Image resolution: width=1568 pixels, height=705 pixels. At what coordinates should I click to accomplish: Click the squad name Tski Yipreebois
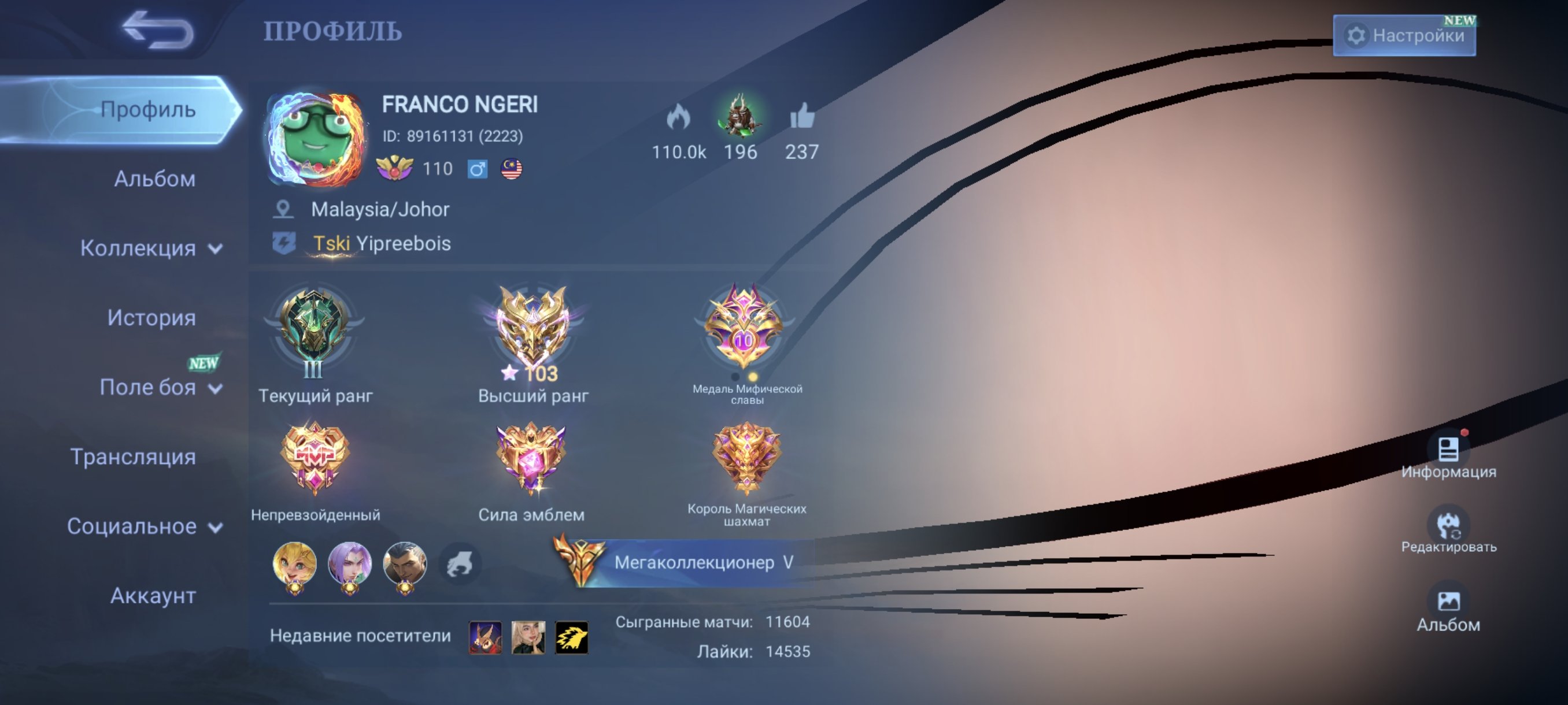point(380,243)
